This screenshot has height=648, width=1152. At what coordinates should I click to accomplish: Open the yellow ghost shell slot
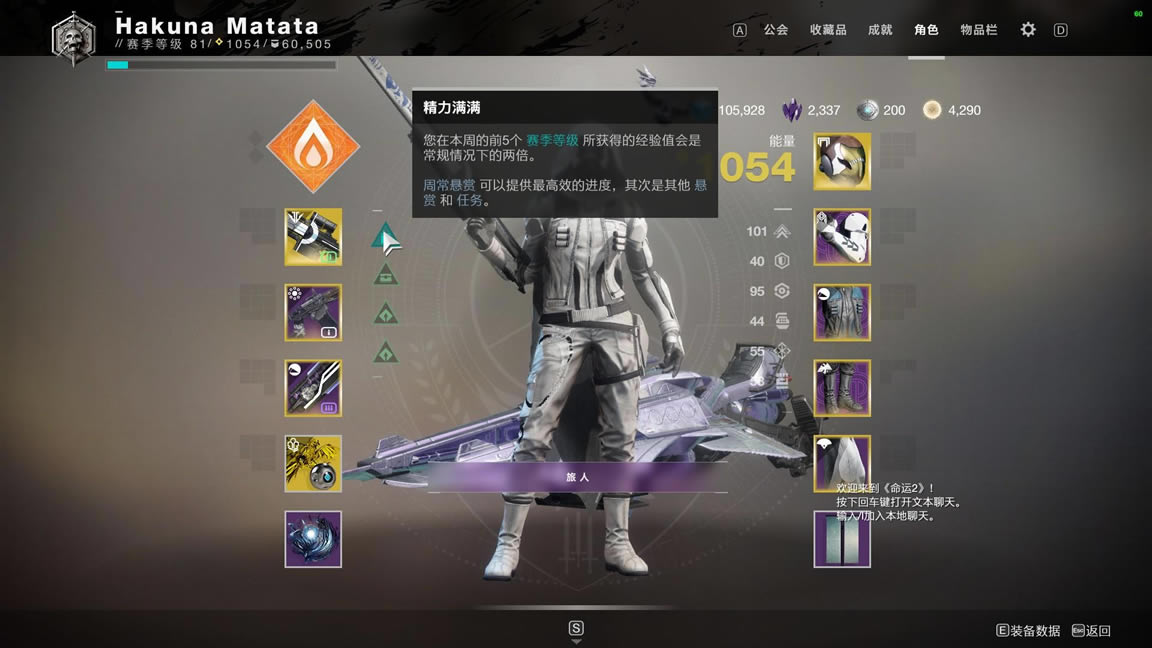[x=313, y=463]
